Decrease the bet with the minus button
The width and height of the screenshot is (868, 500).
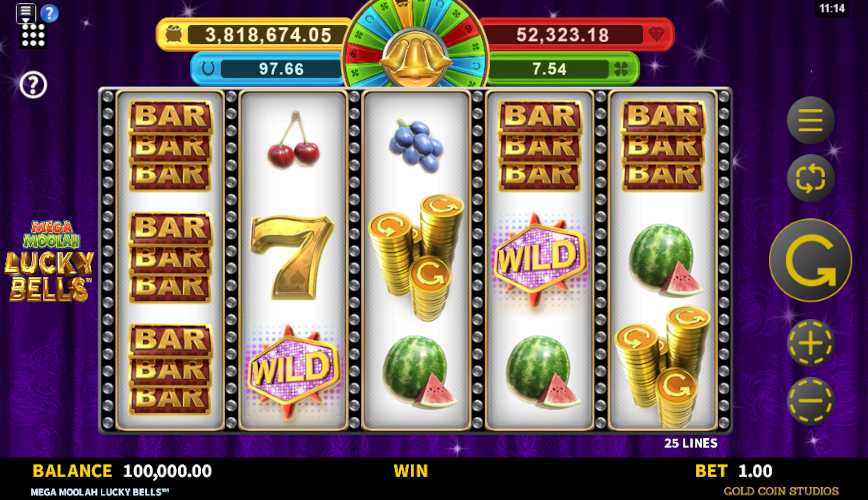coord(810,401)
